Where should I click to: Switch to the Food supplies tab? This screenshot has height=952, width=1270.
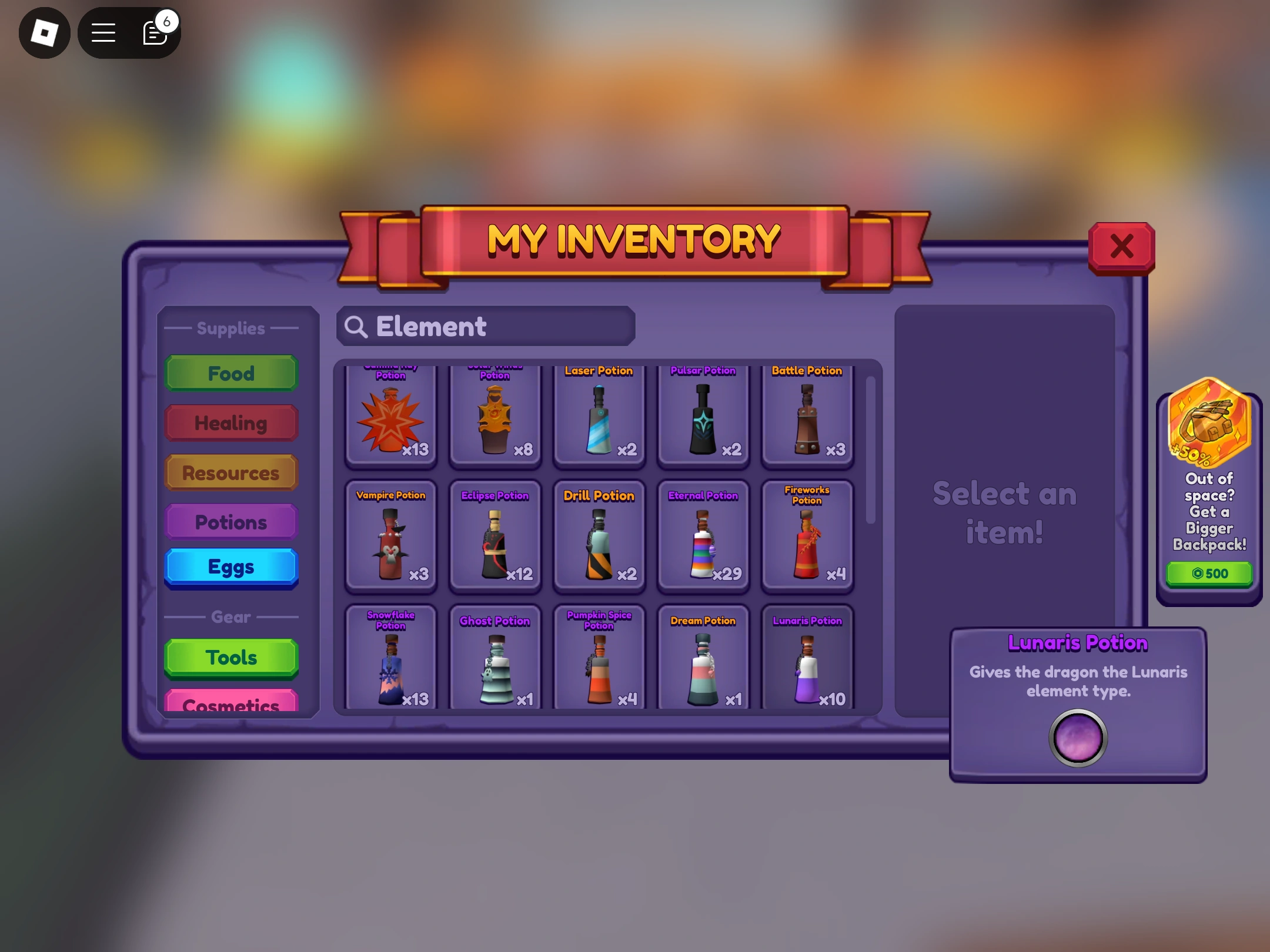pyautogui.click(x=231, y=373)
